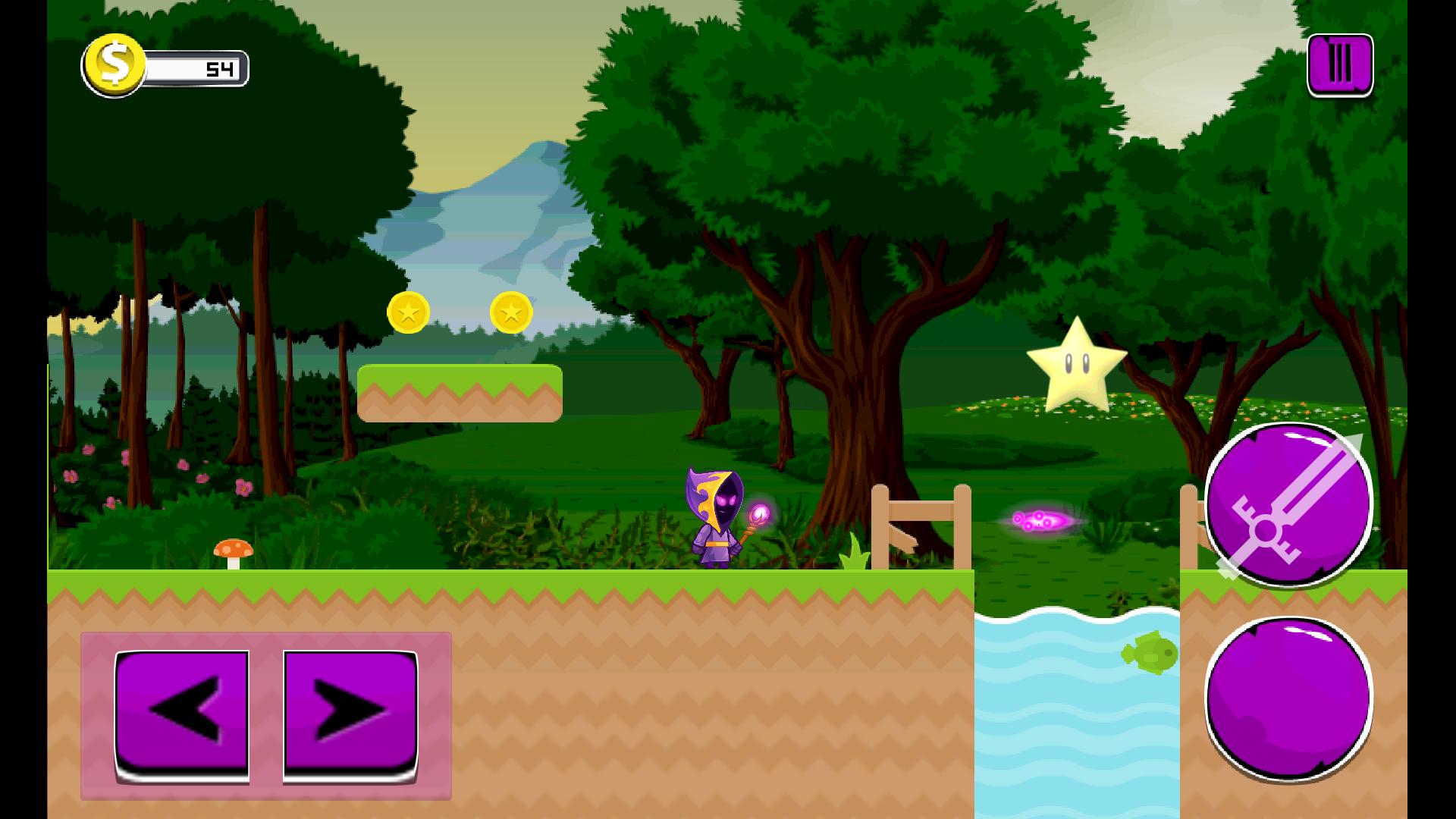
Task: Tap the left arrow move button
Action: [x=182, y=714]
